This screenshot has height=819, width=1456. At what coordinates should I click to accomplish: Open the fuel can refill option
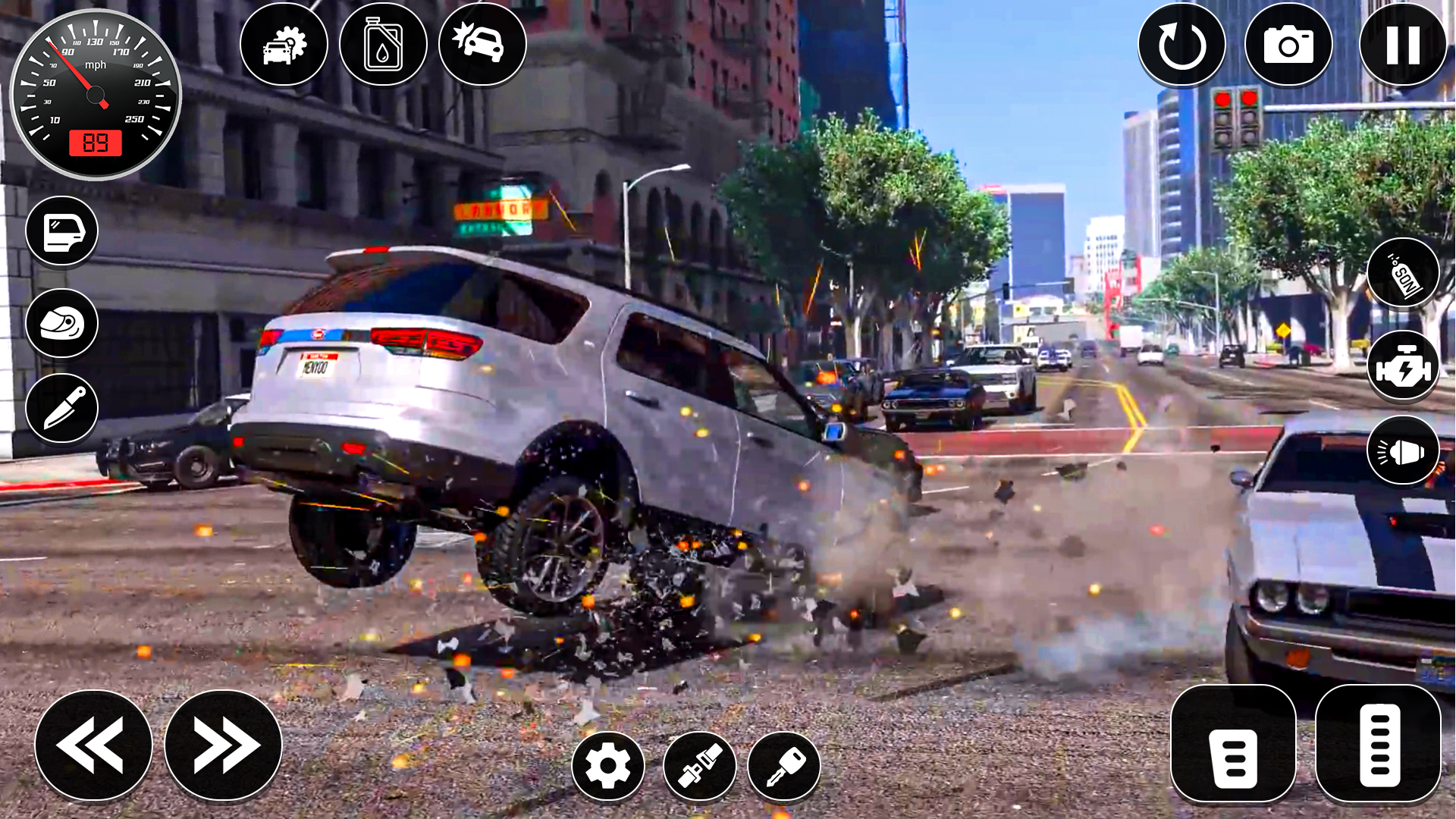(x=382, y=45)
